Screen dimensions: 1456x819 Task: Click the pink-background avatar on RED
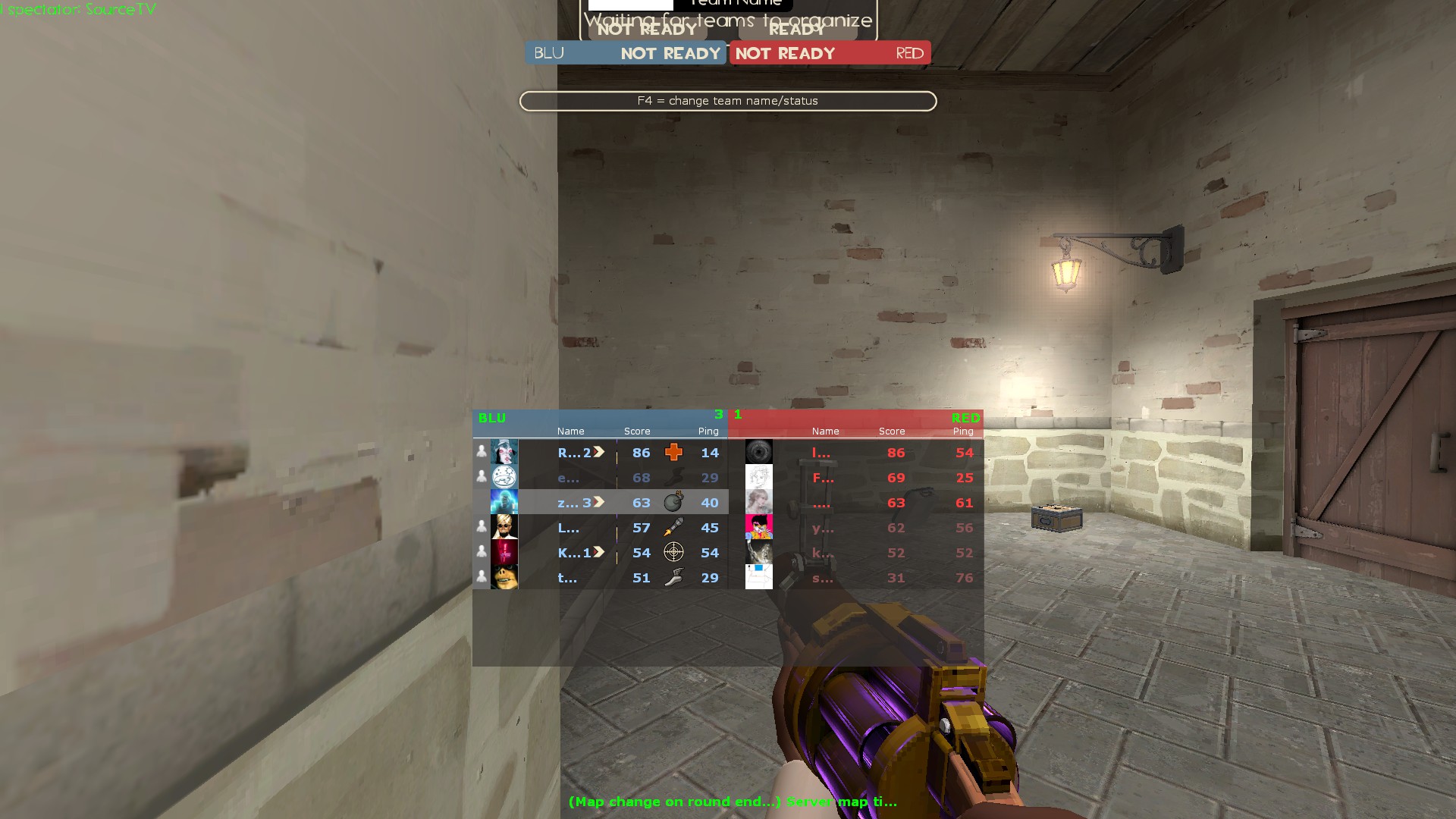click(758, 528)
